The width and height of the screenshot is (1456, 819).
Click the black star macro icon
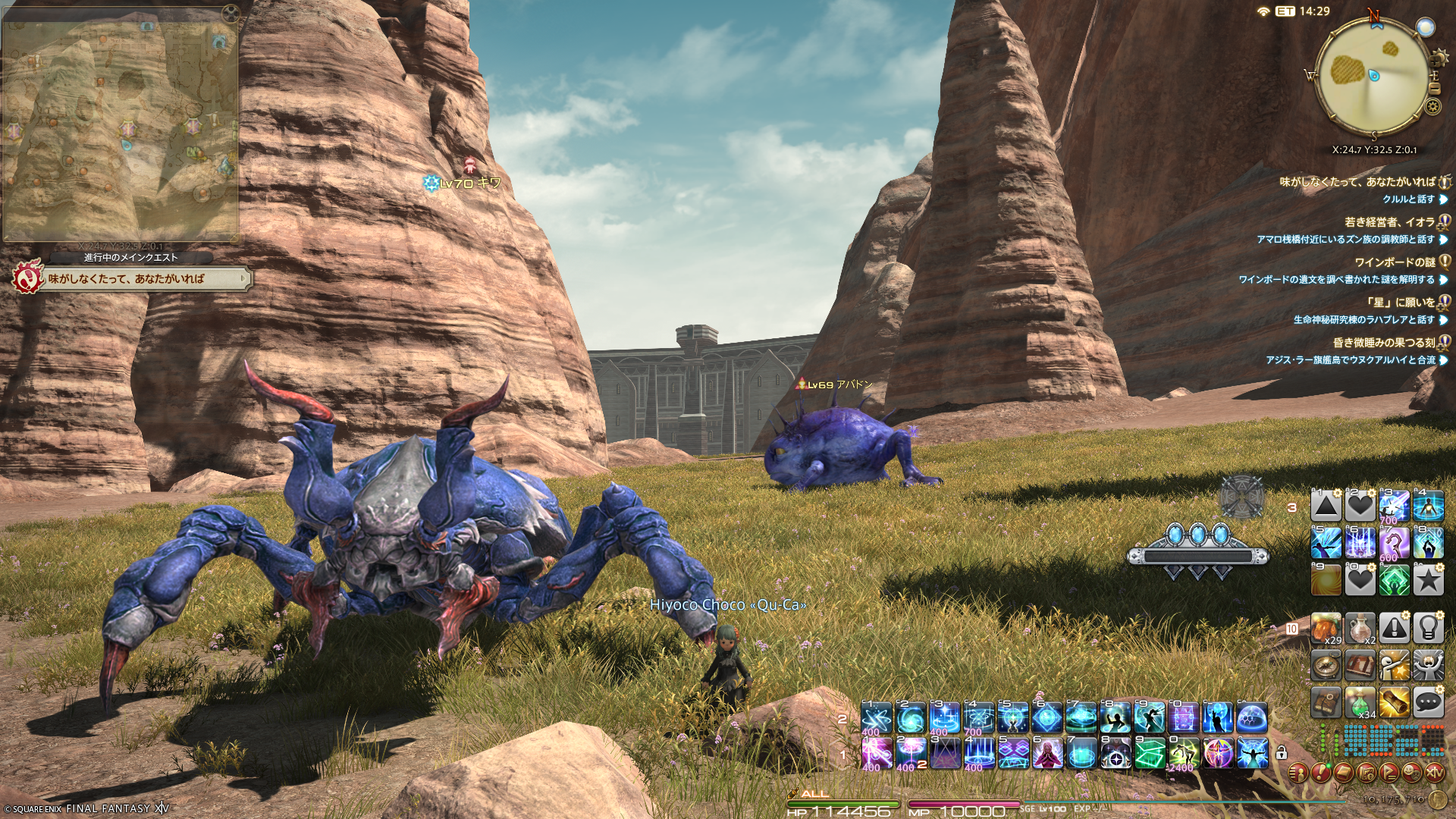(x=1428, y=581)
